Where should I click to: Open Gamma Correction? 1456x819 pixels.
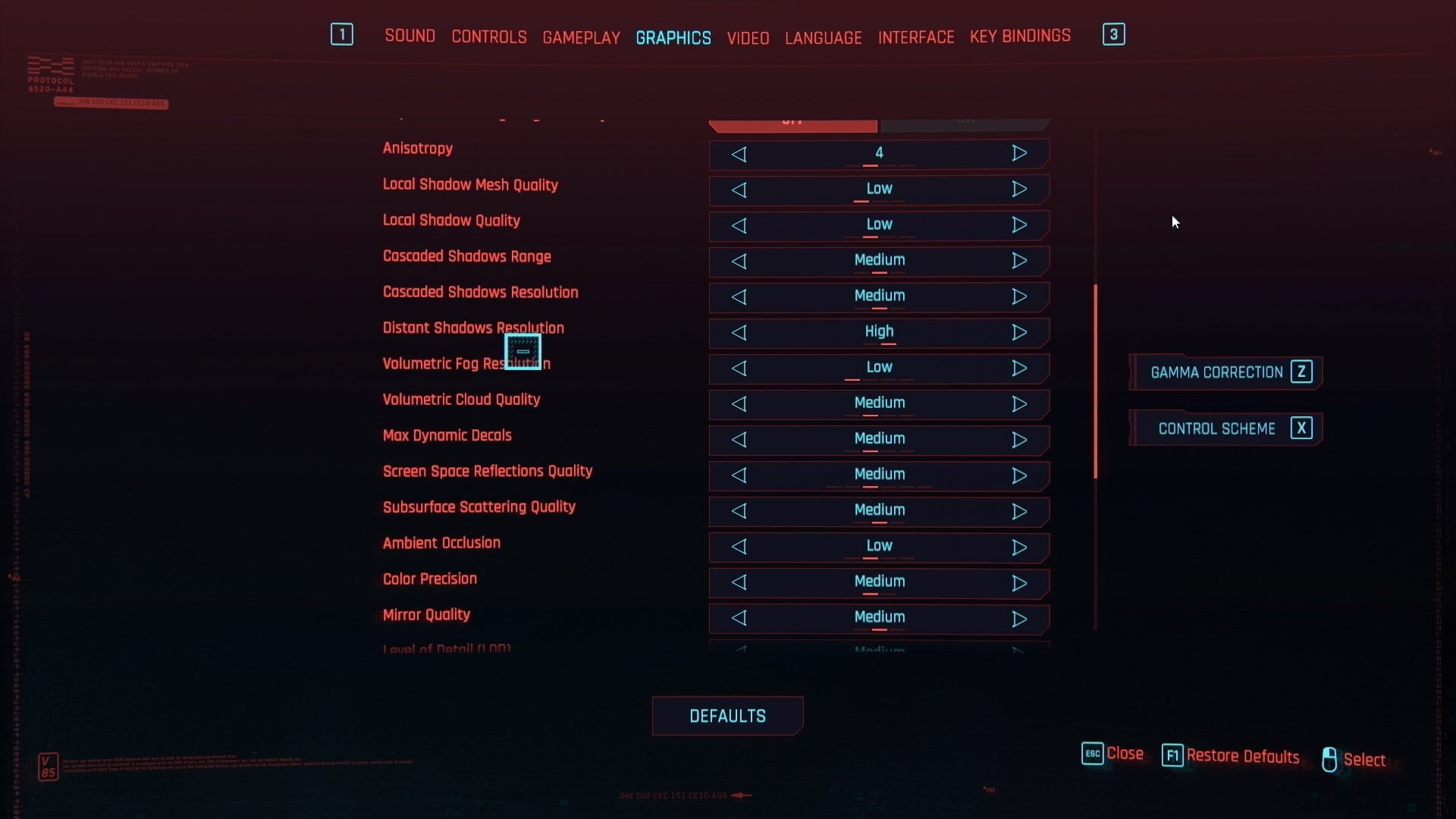click(x=1225, y=372)
